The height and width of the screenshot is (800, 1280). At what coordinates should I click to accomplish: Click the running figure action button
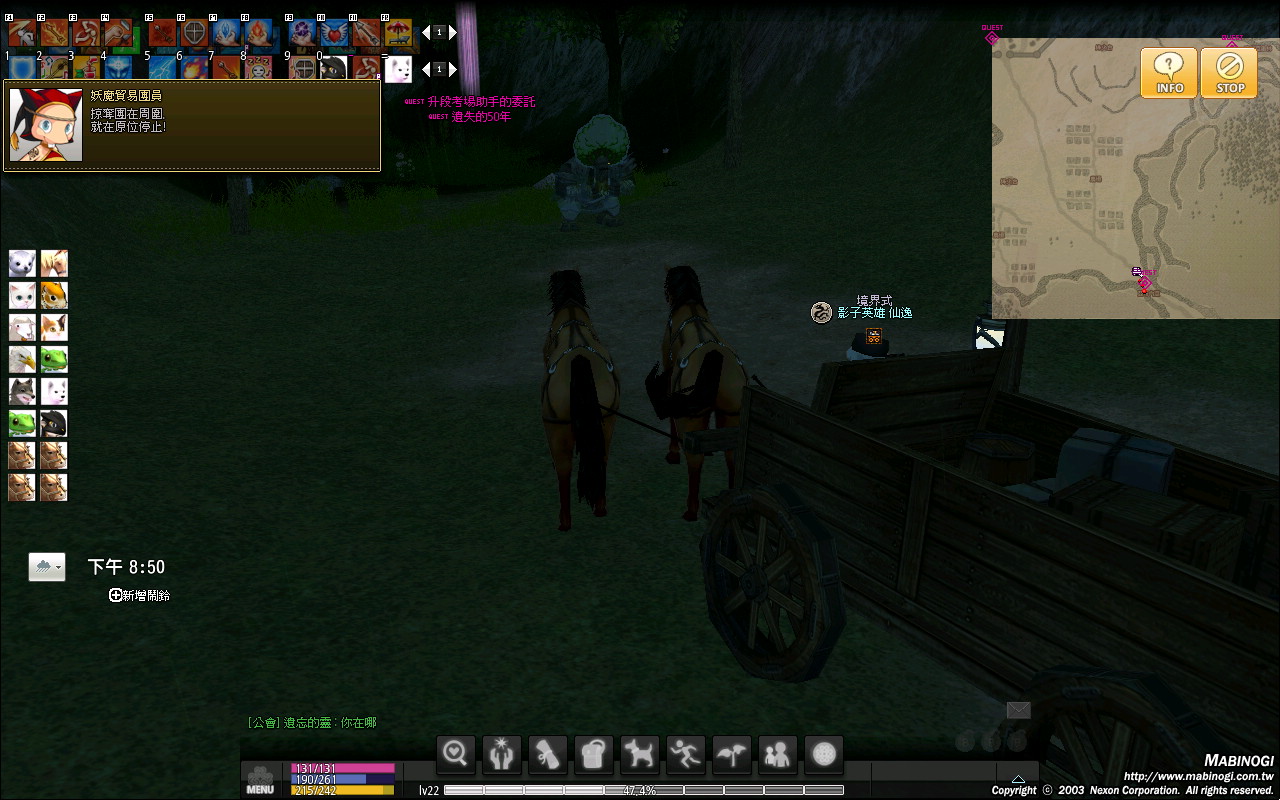(686, 754)
